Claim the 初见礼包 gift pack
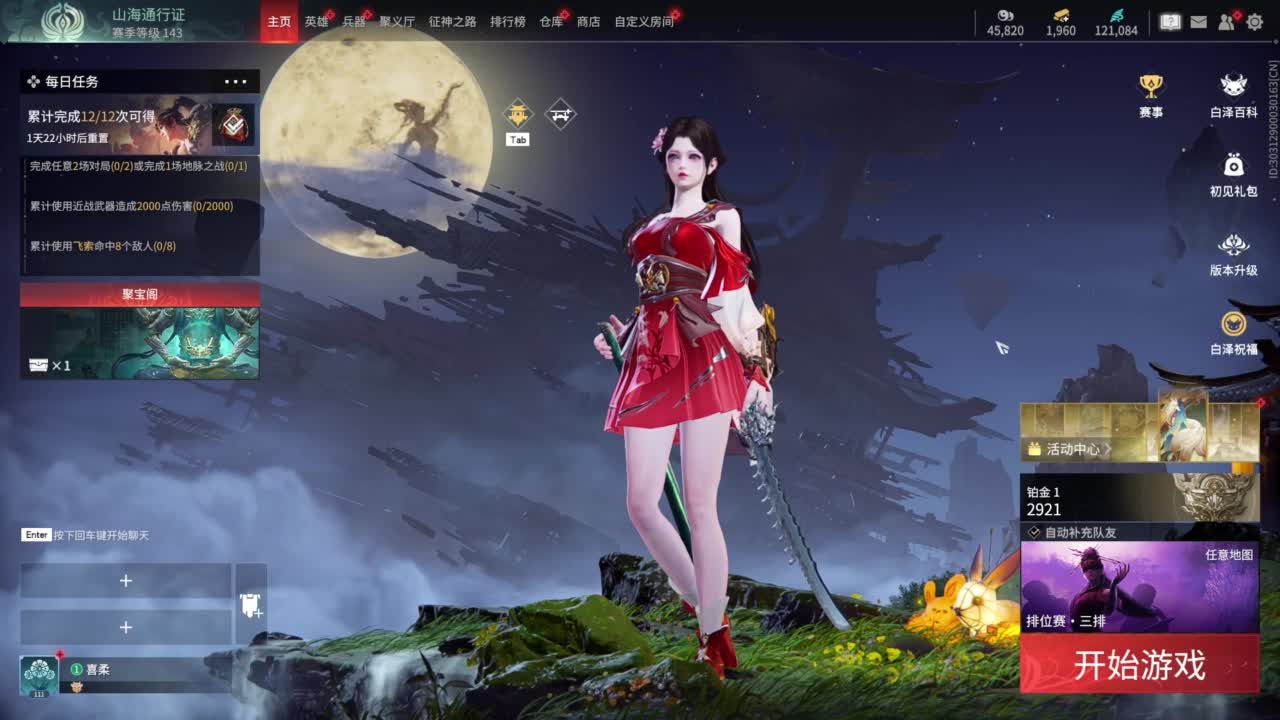Viewport: 1280px width, 720px height. coord(1234,175)
